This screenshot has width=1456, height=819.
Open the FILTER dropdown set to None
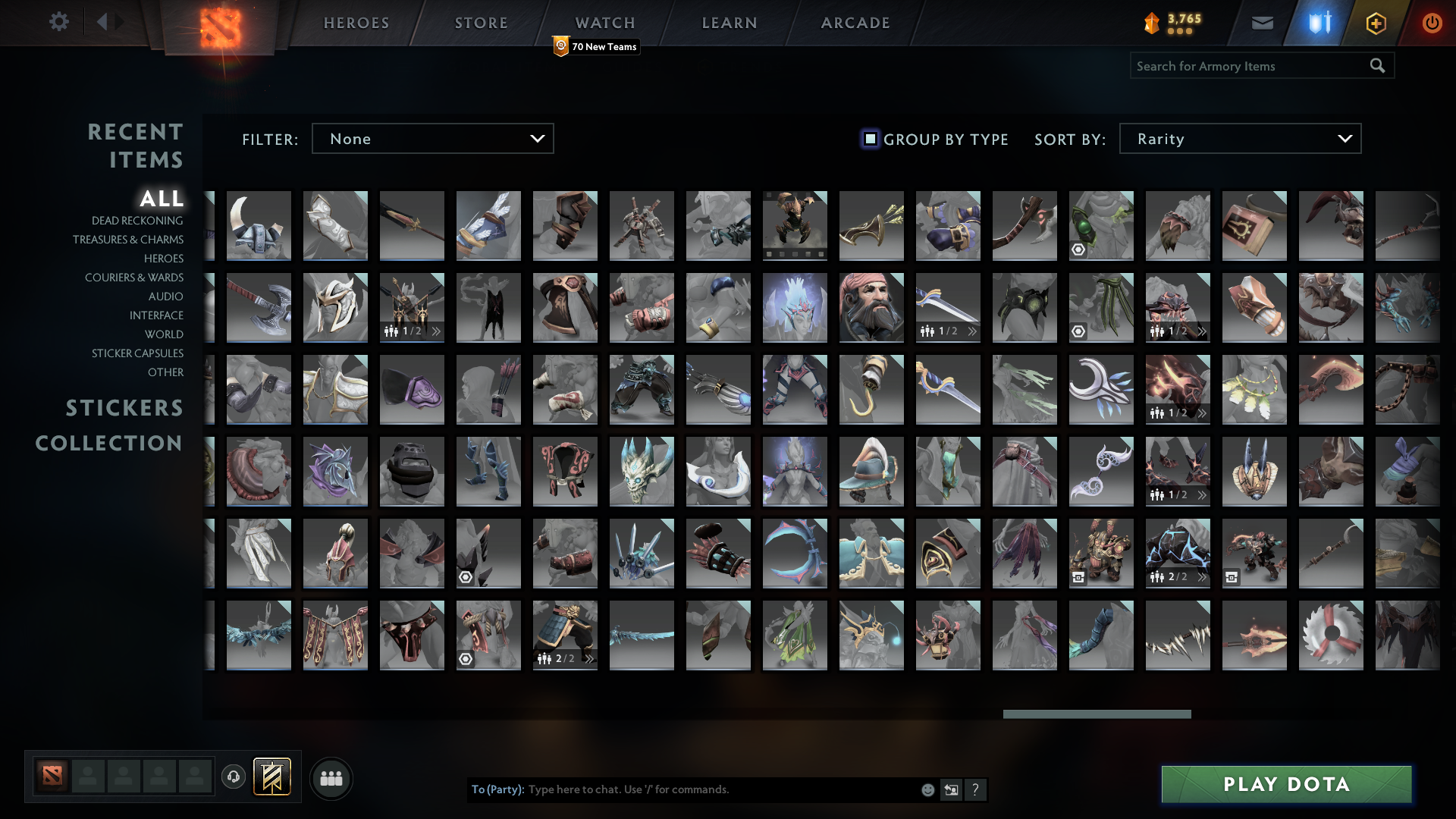432,138
